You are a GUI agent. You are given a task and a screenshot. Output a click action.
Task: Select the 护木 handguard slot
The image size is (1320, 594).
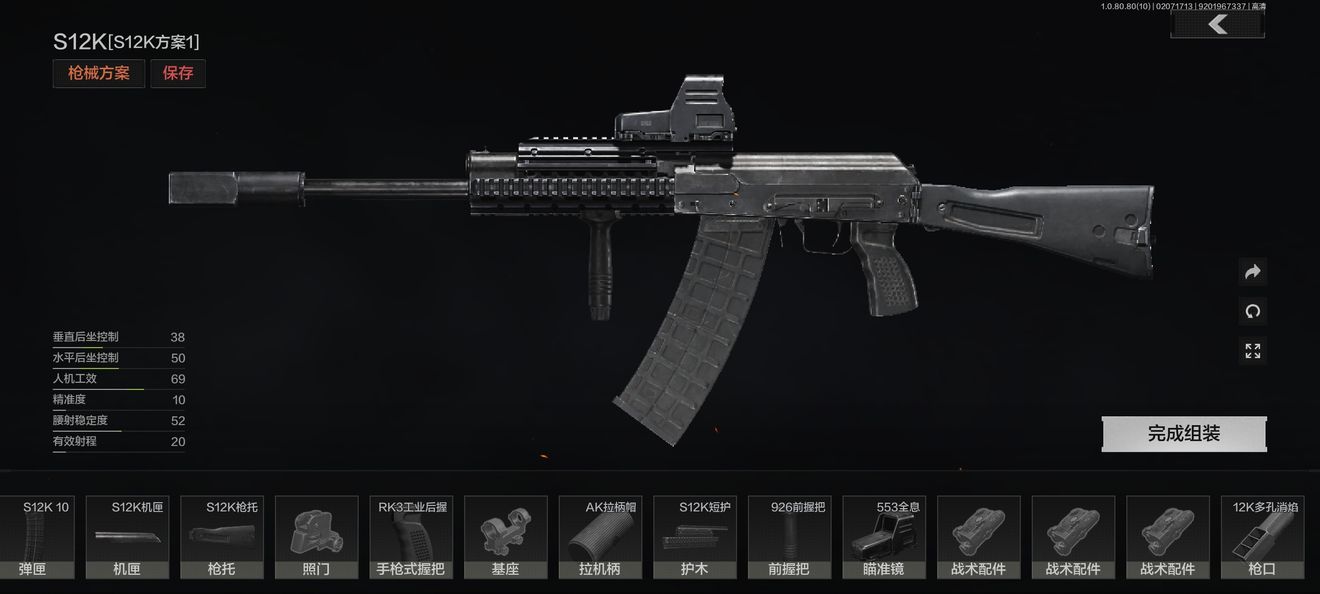tap(694, 538)
